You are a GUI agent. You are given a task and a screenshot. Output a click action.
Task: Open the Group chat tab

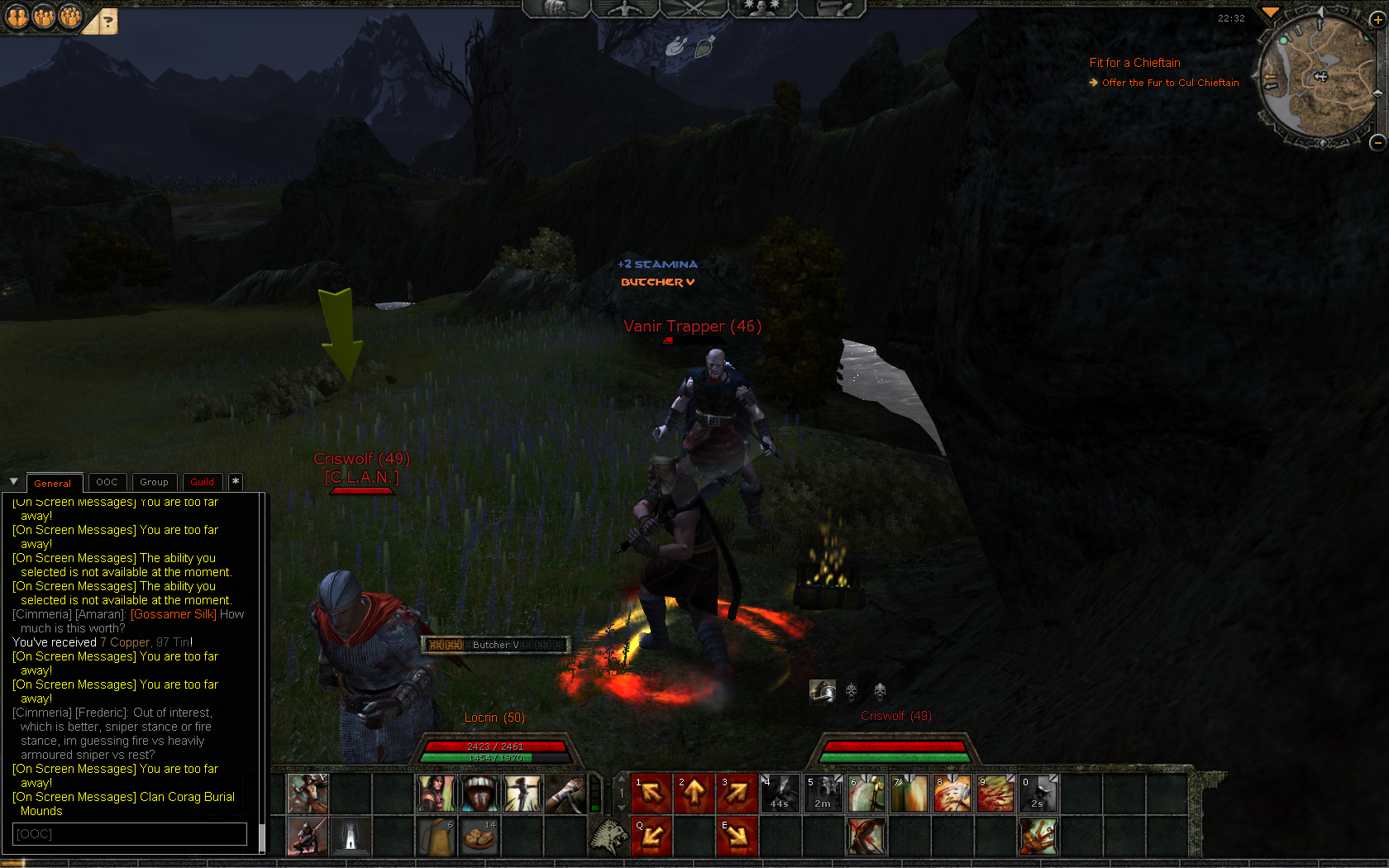pyautogui.click(x=154, y=482)
